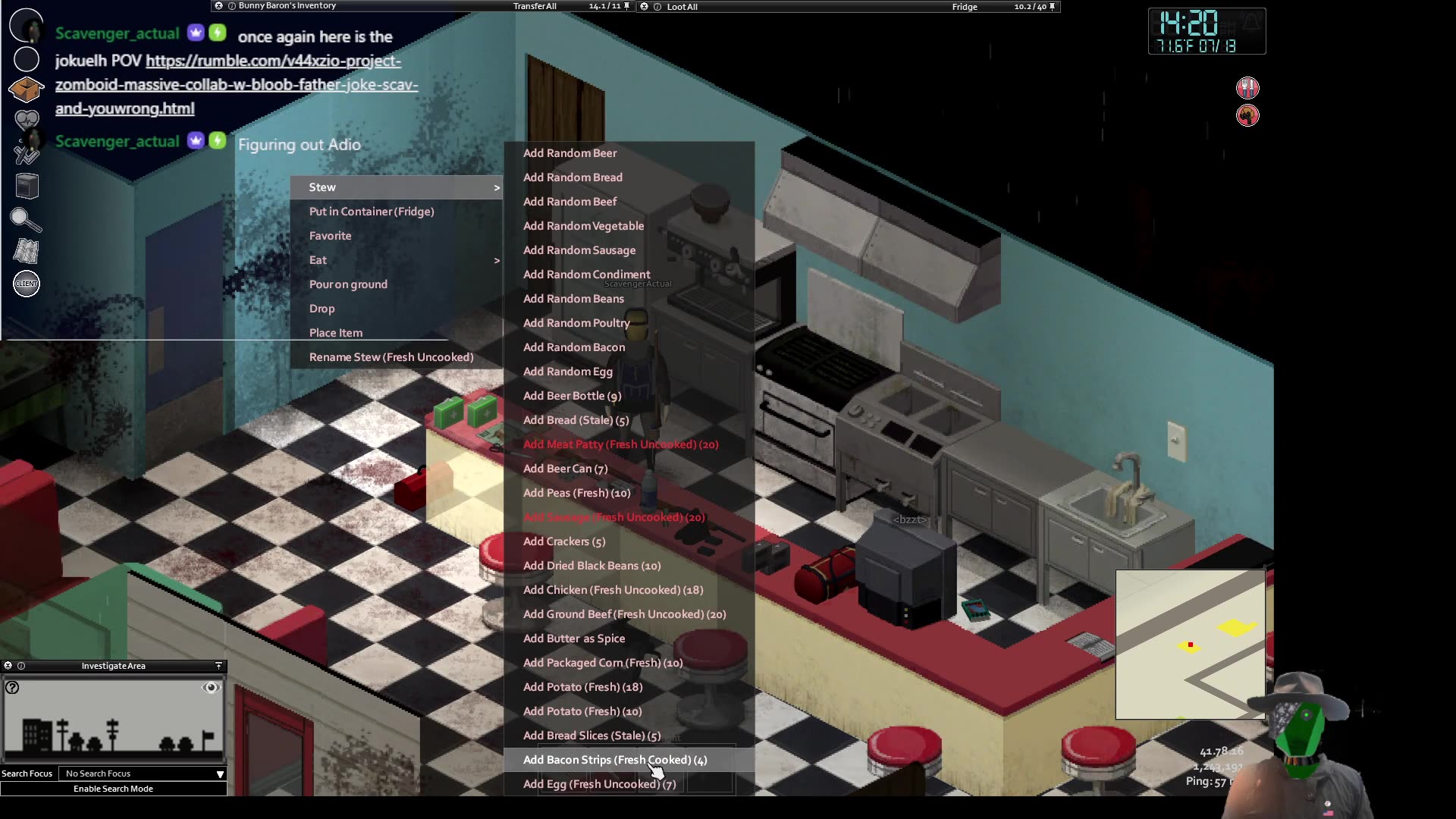Open the map icon in the sidebar
The image size is (1456, 819).
27,251
